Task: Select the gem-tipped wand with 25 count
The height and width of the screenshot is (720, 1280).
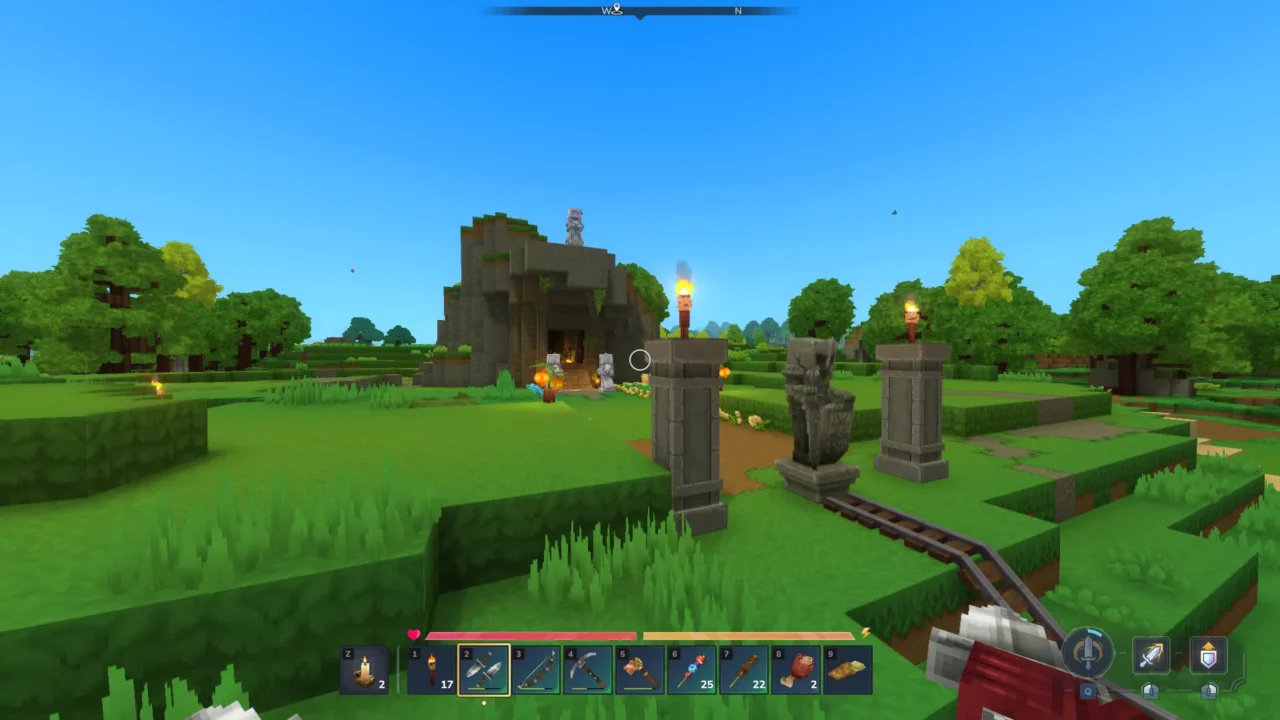Action: click(x=692, y=669)
